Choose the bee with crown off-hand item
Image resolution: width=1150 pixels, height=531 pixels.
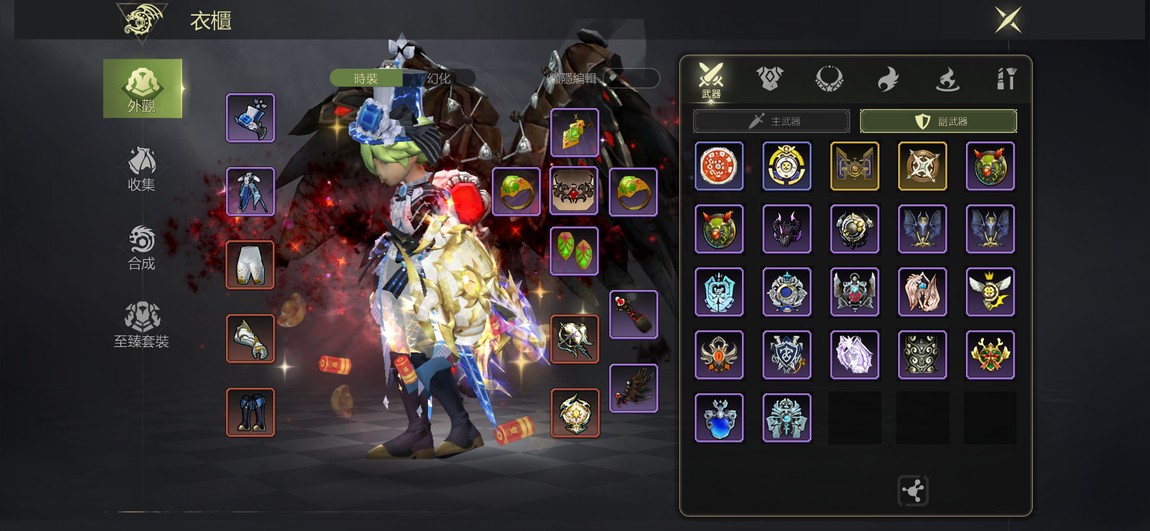tap(990, 292)
